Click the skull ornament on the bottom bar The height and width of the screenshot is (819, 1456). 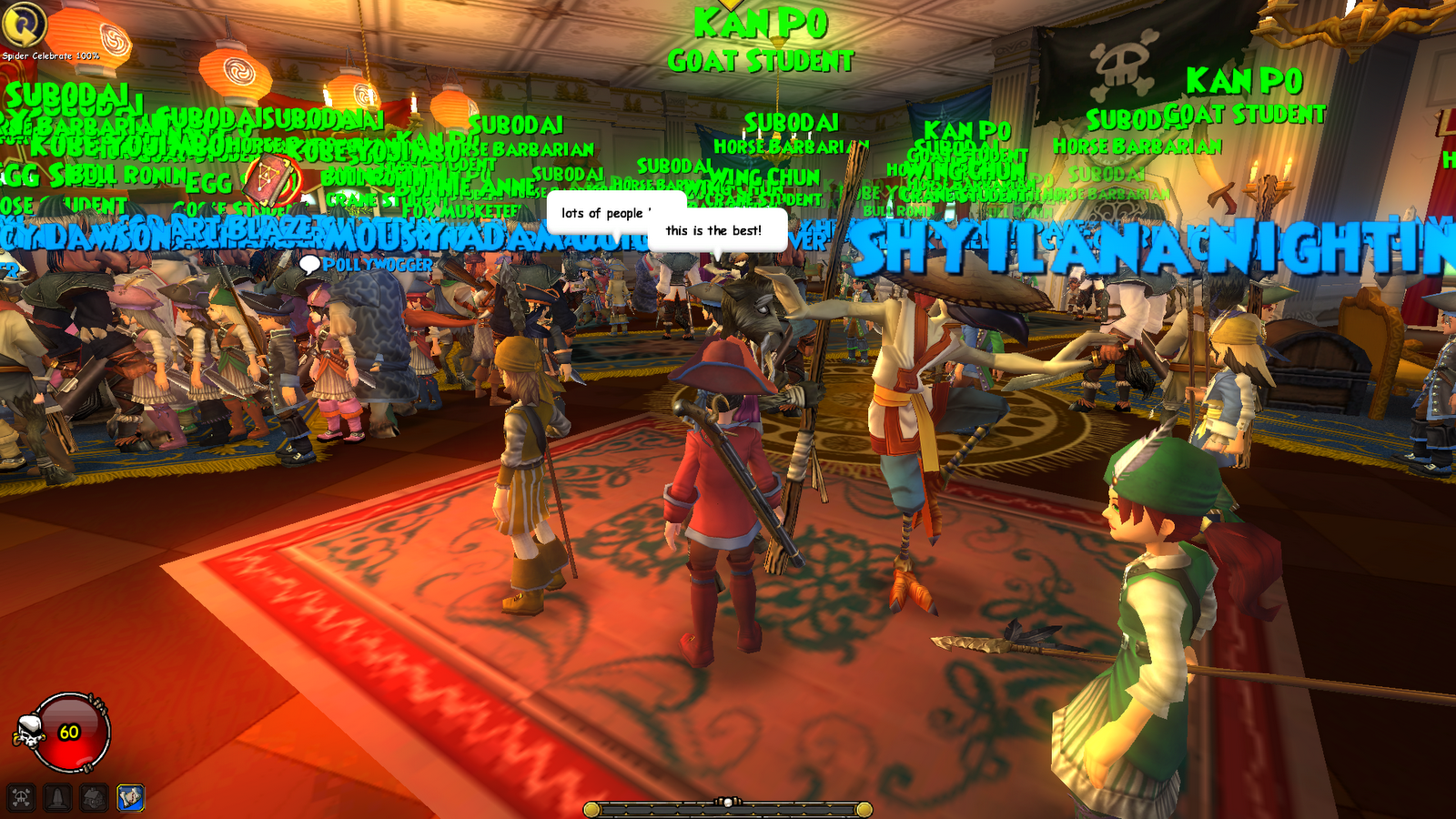(x=726, y=800)
